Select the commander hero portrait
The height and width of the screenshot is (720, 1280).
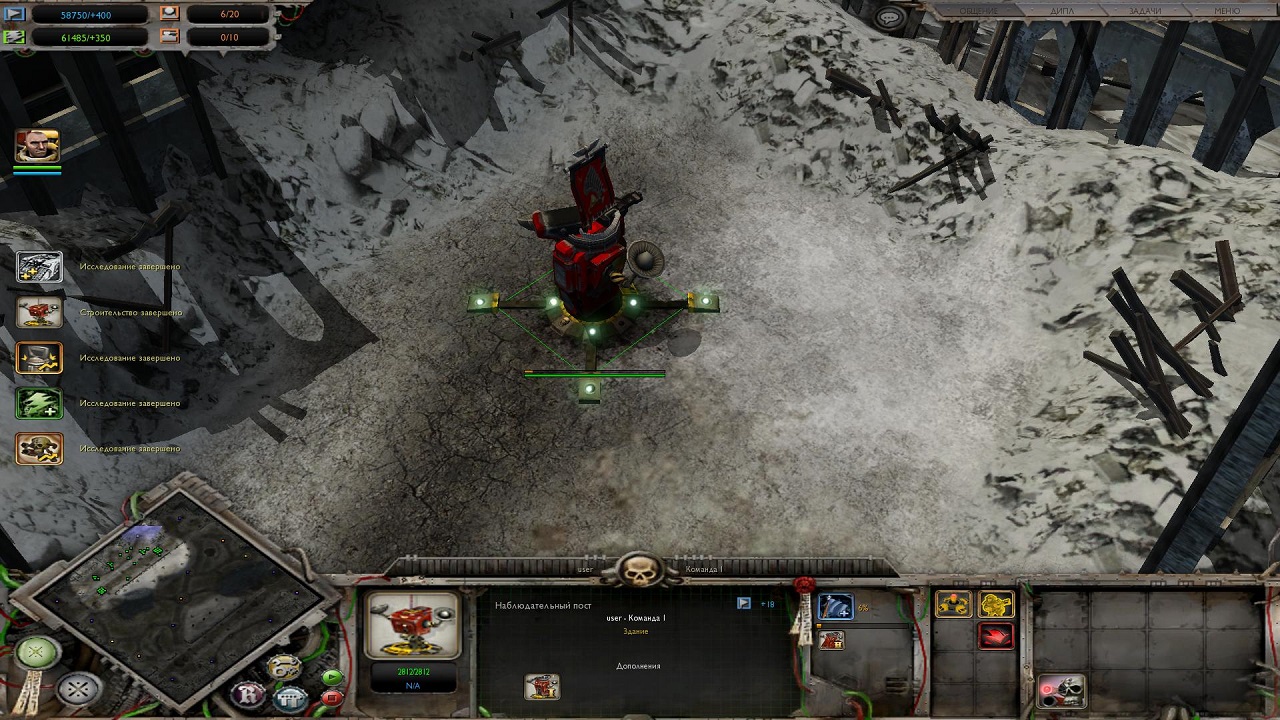[x=38, y=146]
